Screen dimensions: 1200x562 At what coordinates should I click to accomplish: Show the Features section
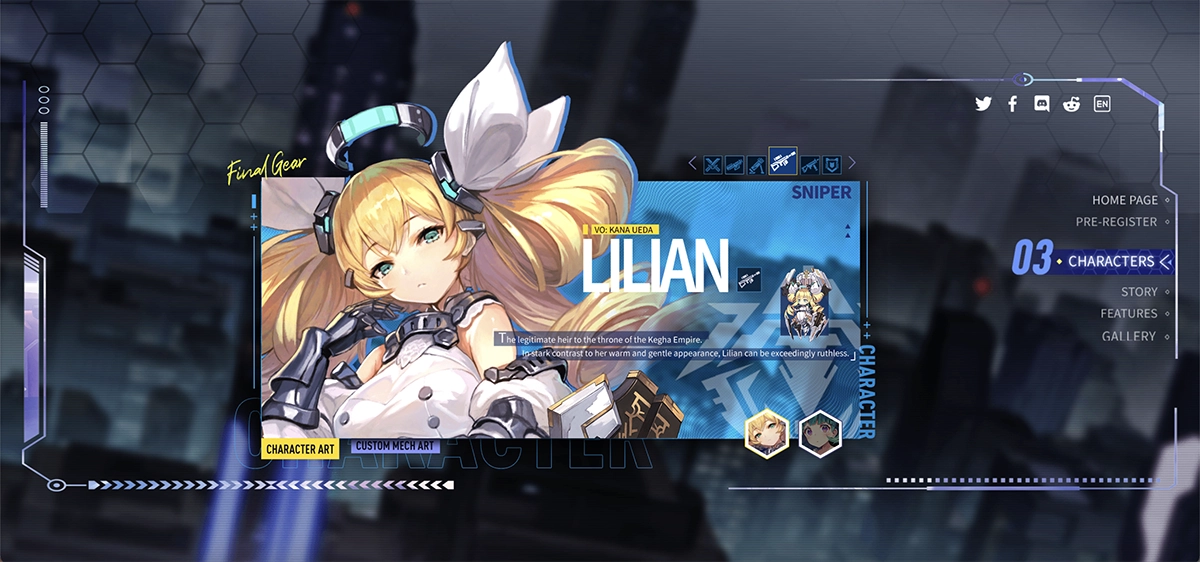coord(1129,314)
